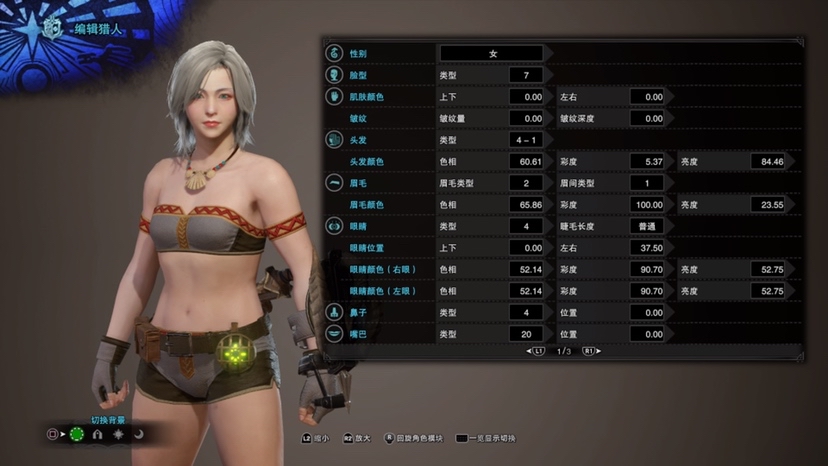The width and height of the screenshot is (828, 466).
Task: Change the 鼻子 nose type value
Action: pyautogui.click(x=526, y=312)
